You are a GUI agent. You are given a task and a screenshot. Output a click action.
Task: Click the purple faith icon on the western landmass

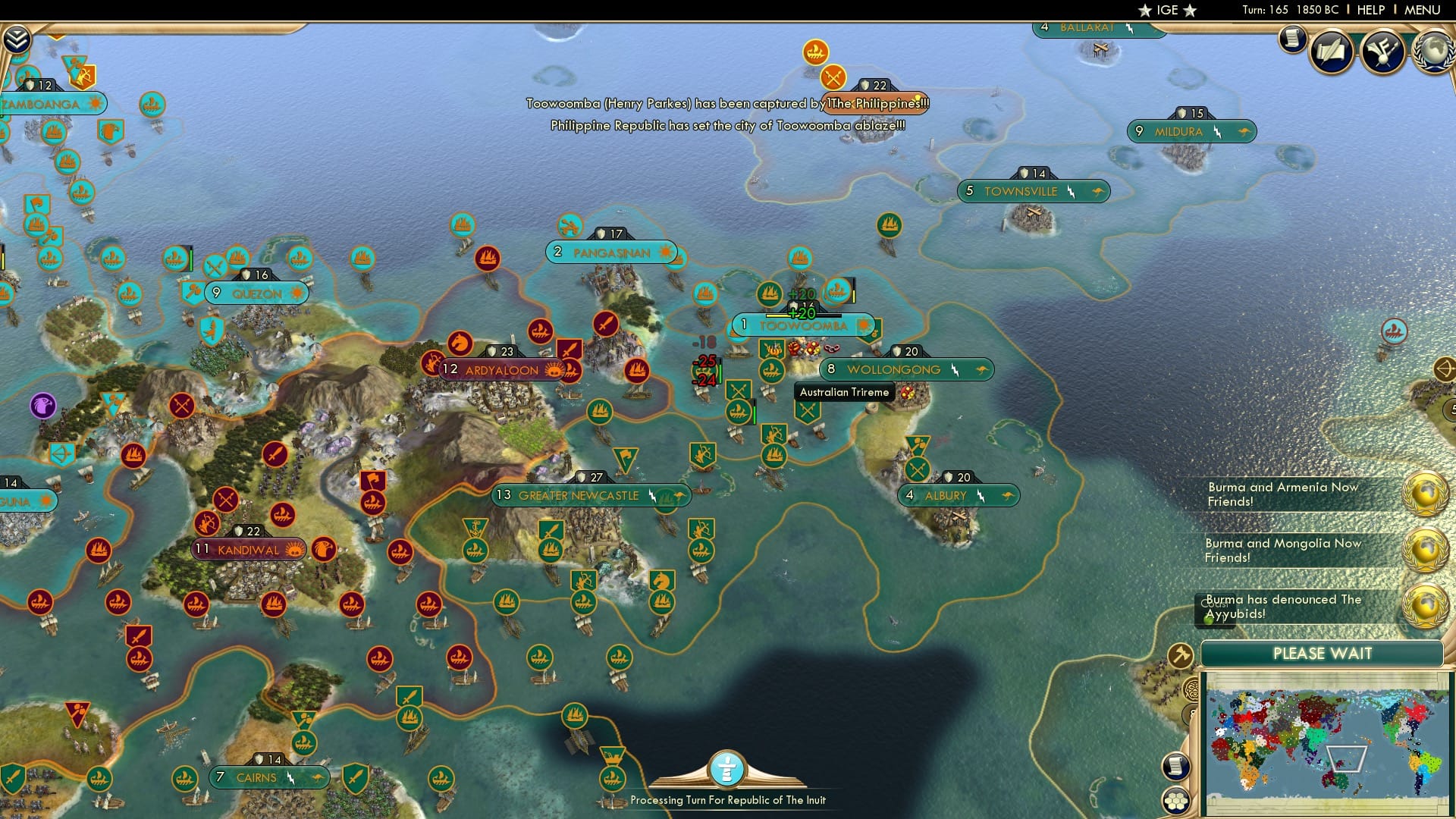42,406
